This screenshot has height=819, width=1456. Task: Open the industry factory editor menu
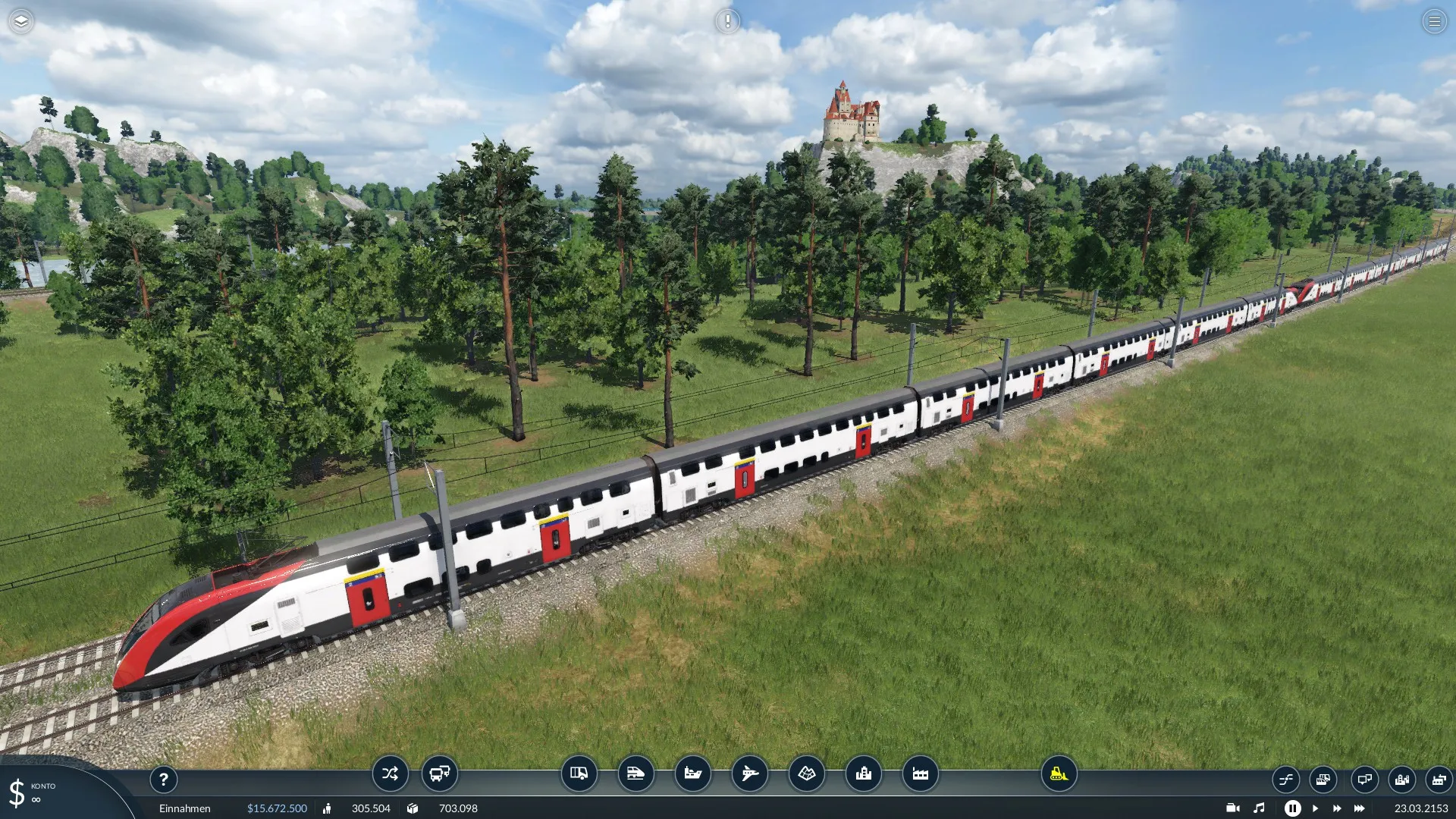pyautogui.click(x=921, y=774)
